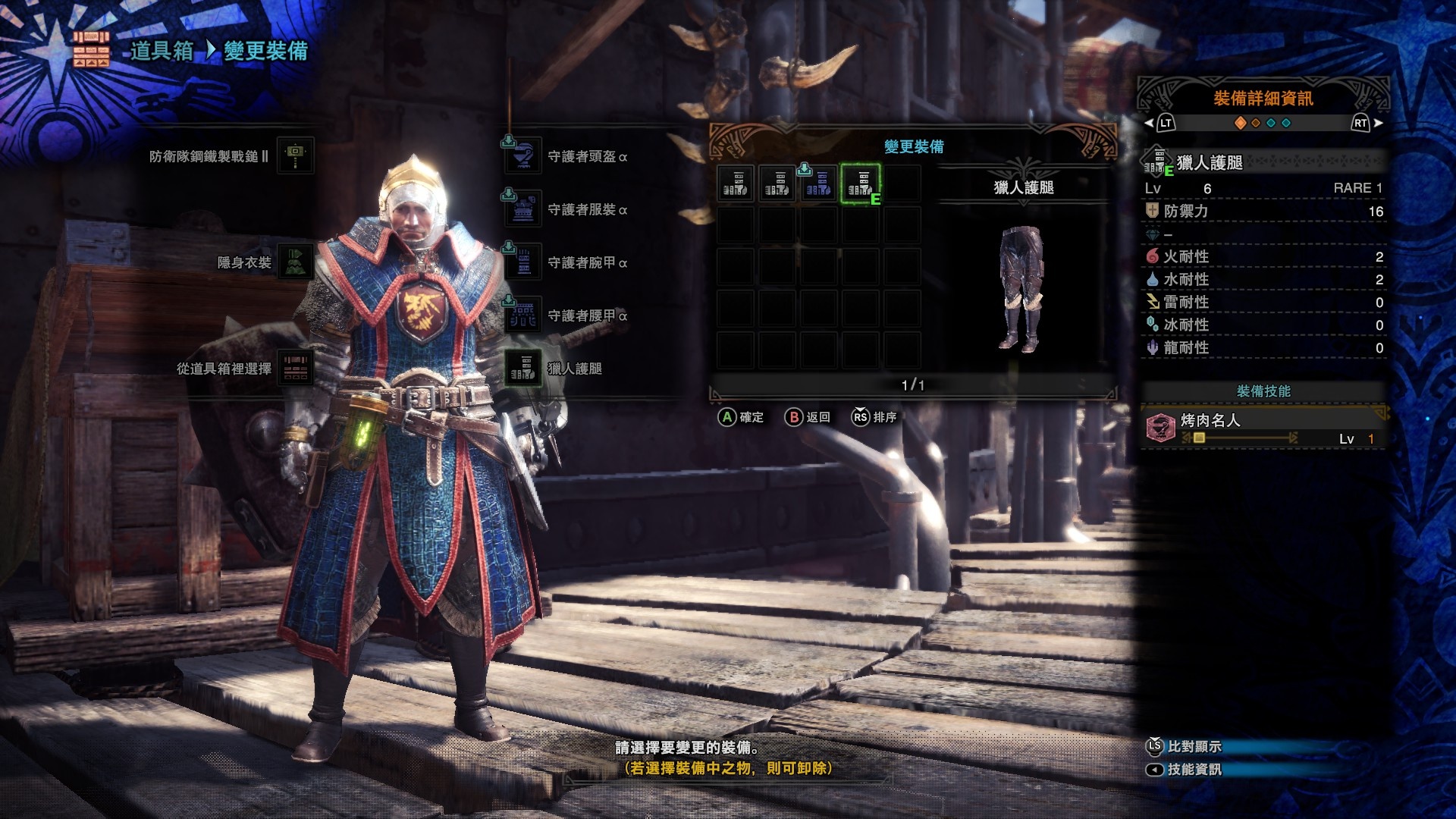Screen dimensions: 1456x819
Task: Select the 守護者服裝α chest armor slot
Action: click(523, 209)
